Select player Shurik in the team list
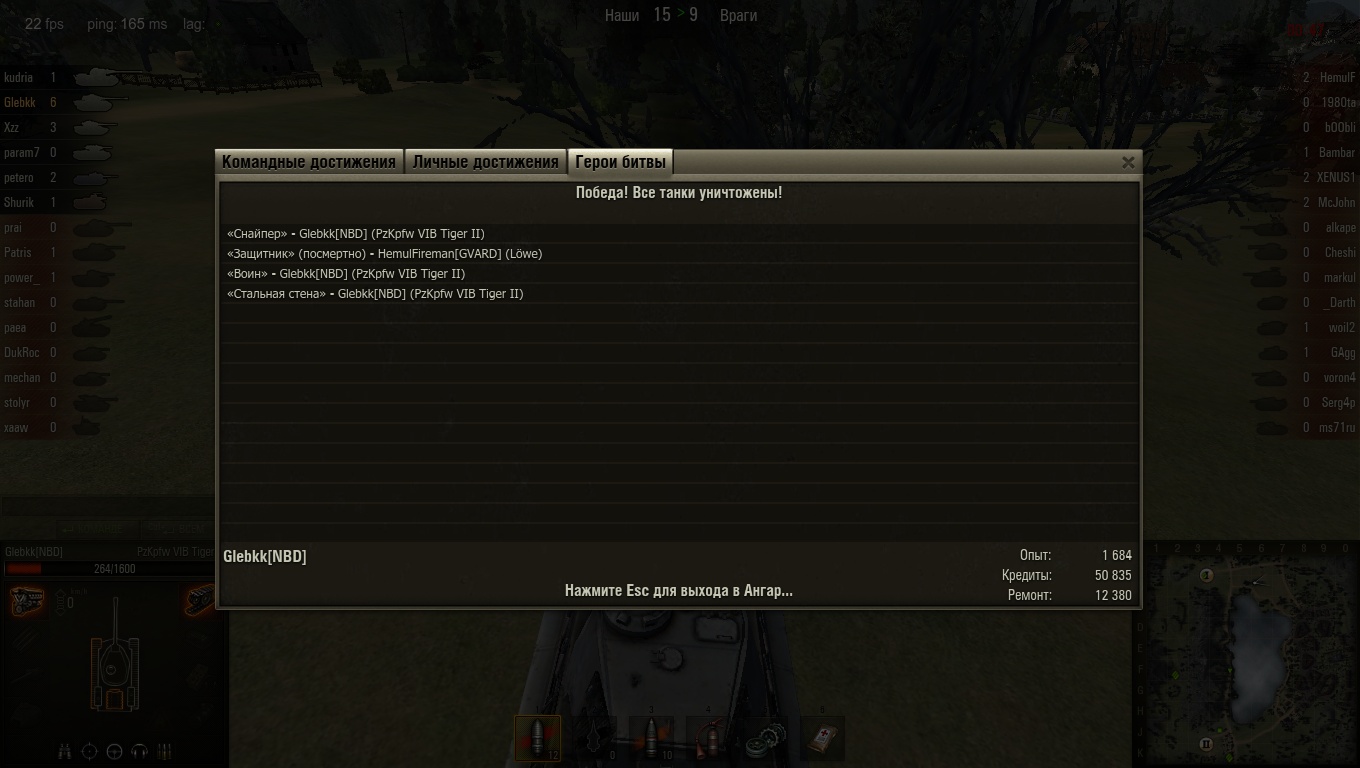This screenshot has width=1360, height=768. click(x=19, y=203)
